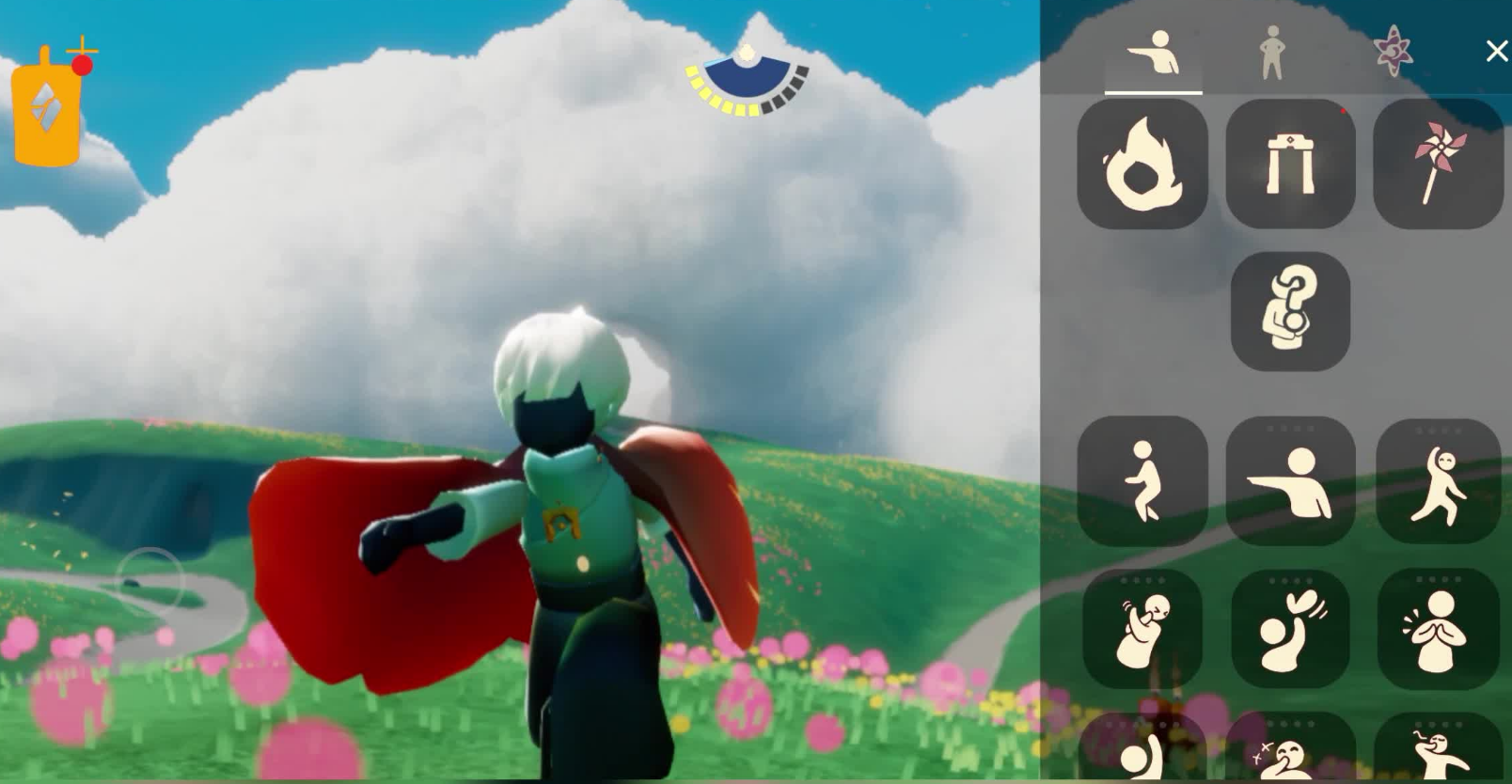Tap the question mark carry emote
Viewport: 1512px width, 784px height.
[1290, 311]
